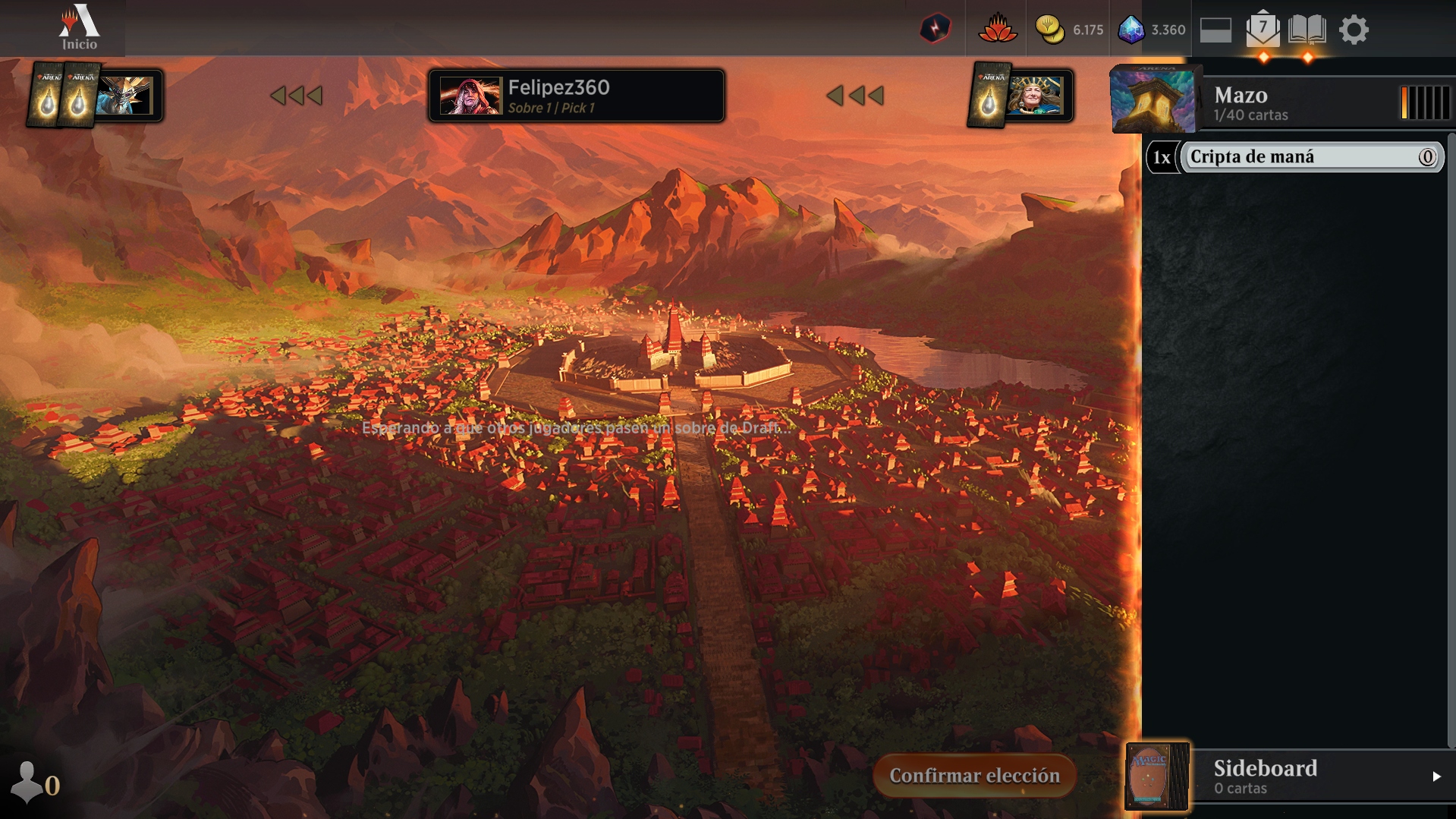Return to Inicio home screen

(80, 28)
